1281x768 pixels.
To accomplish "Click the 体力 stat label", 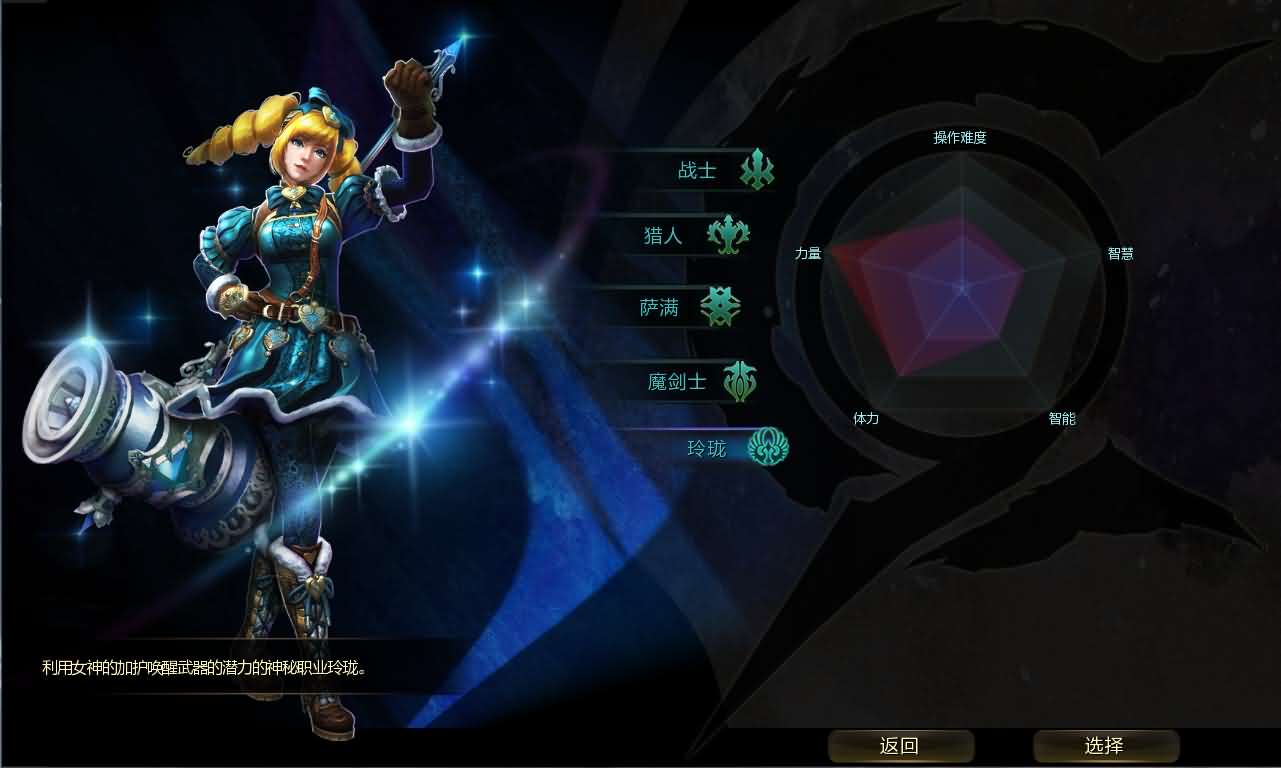I will coord(866,419).
